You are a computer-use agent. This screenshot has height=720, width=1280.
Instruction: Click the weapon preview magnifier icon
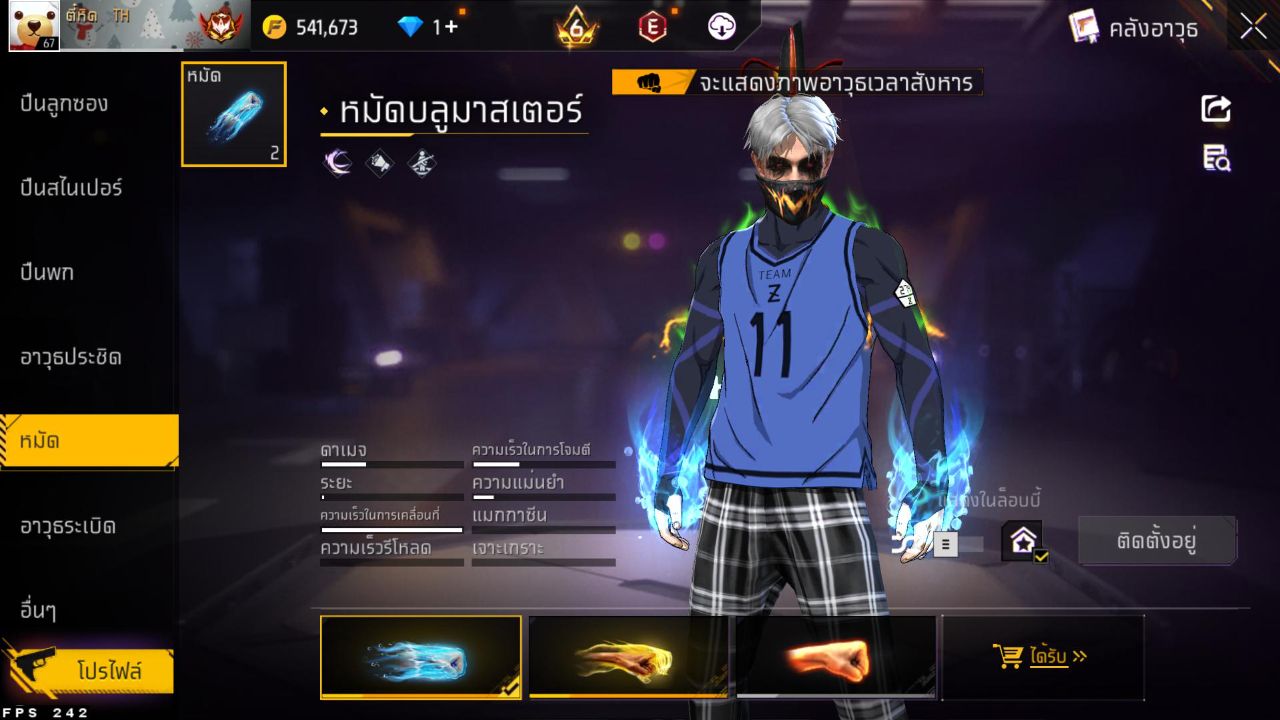(x=1215, y=158)
